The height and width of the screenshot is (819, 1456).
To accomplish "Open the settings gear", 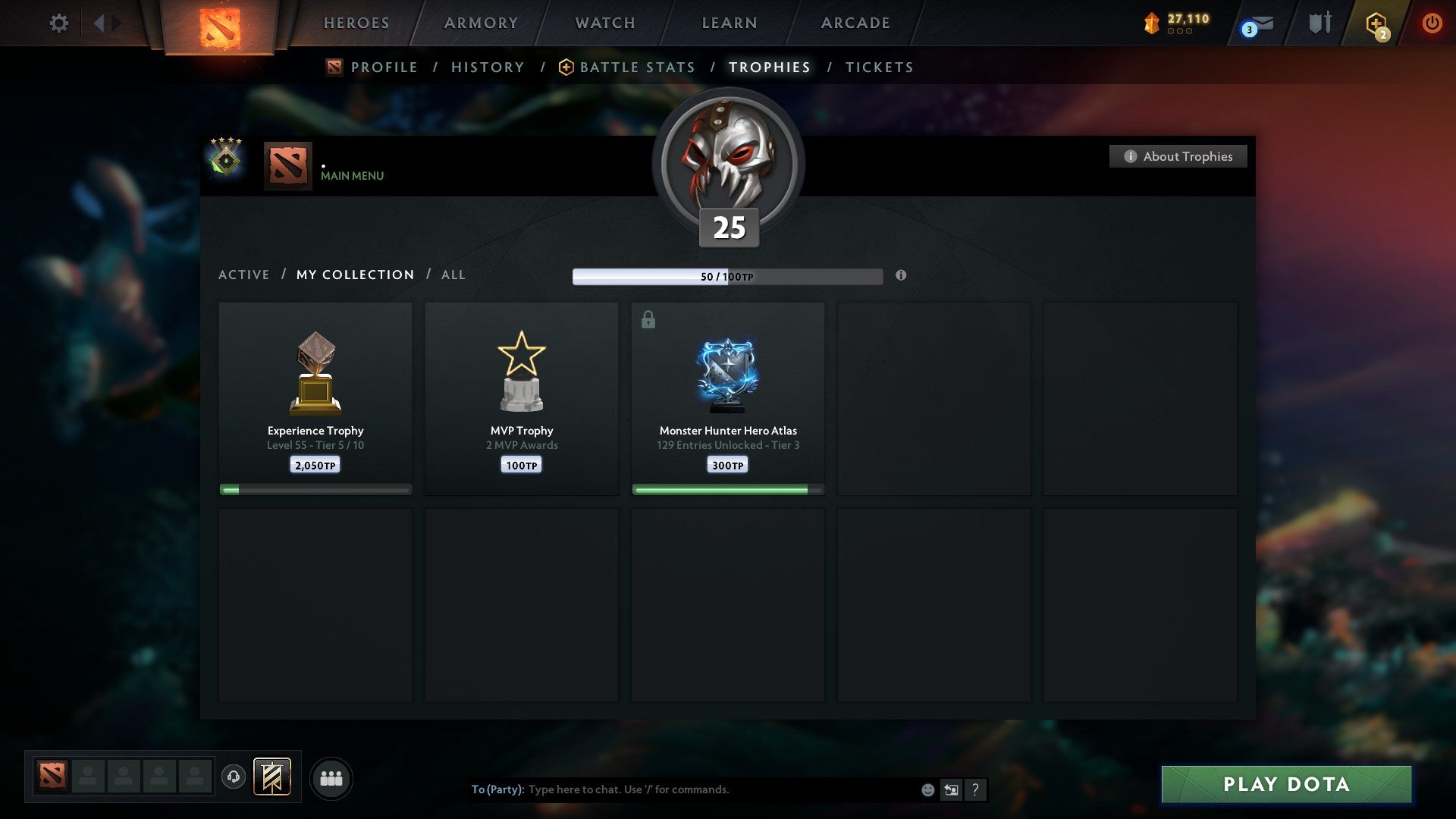I will [58, 23].
